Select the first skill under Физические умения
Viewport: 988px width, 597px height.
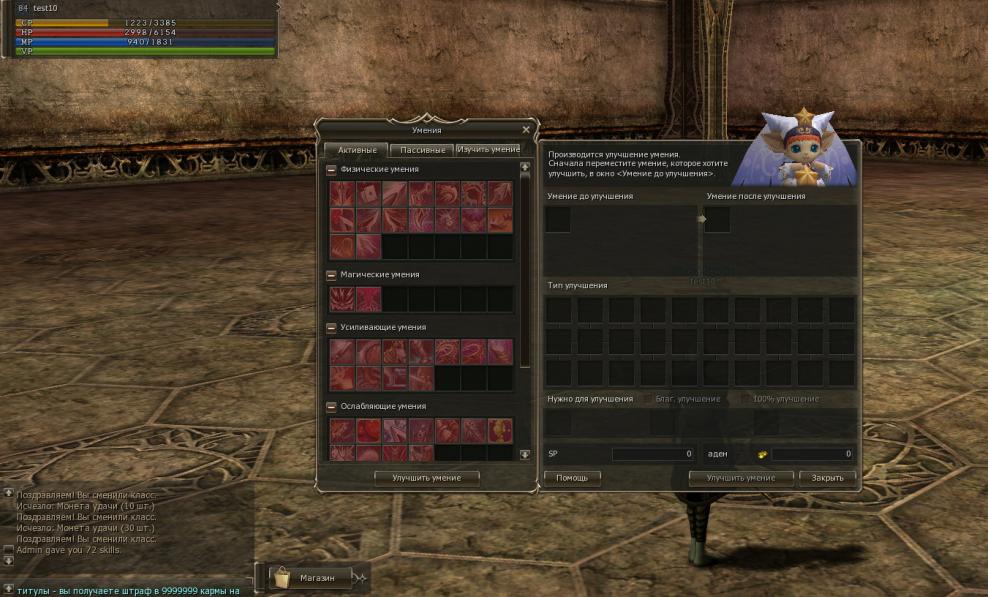(342, 194)
